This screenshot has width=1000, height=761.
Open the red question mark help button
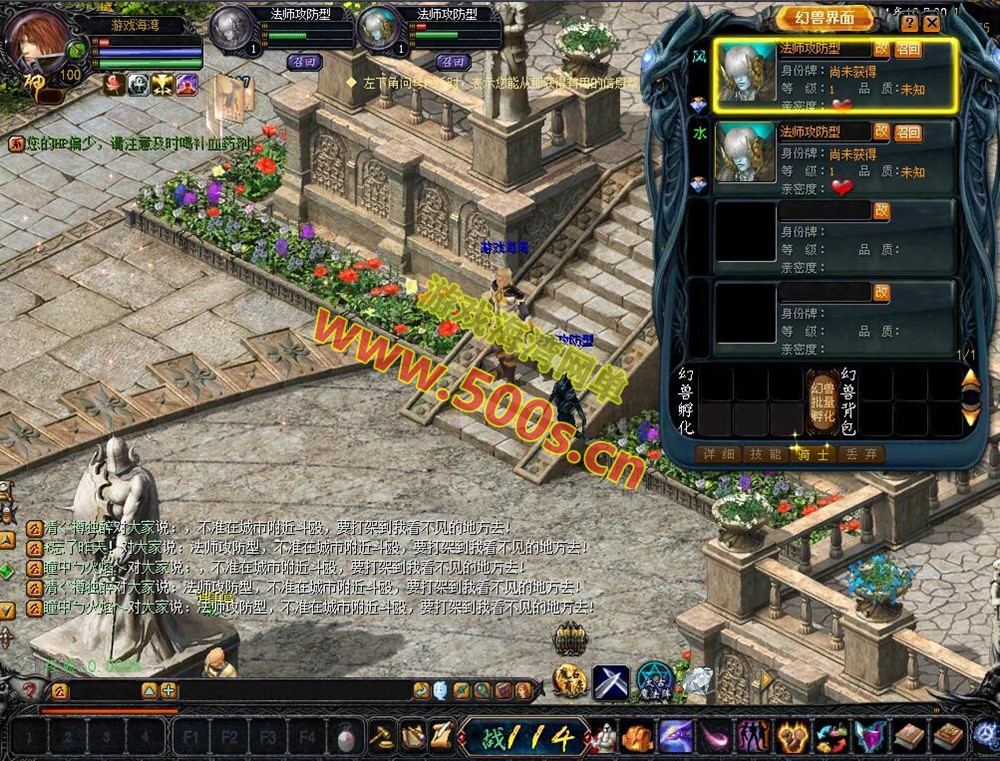coord(31,690)
